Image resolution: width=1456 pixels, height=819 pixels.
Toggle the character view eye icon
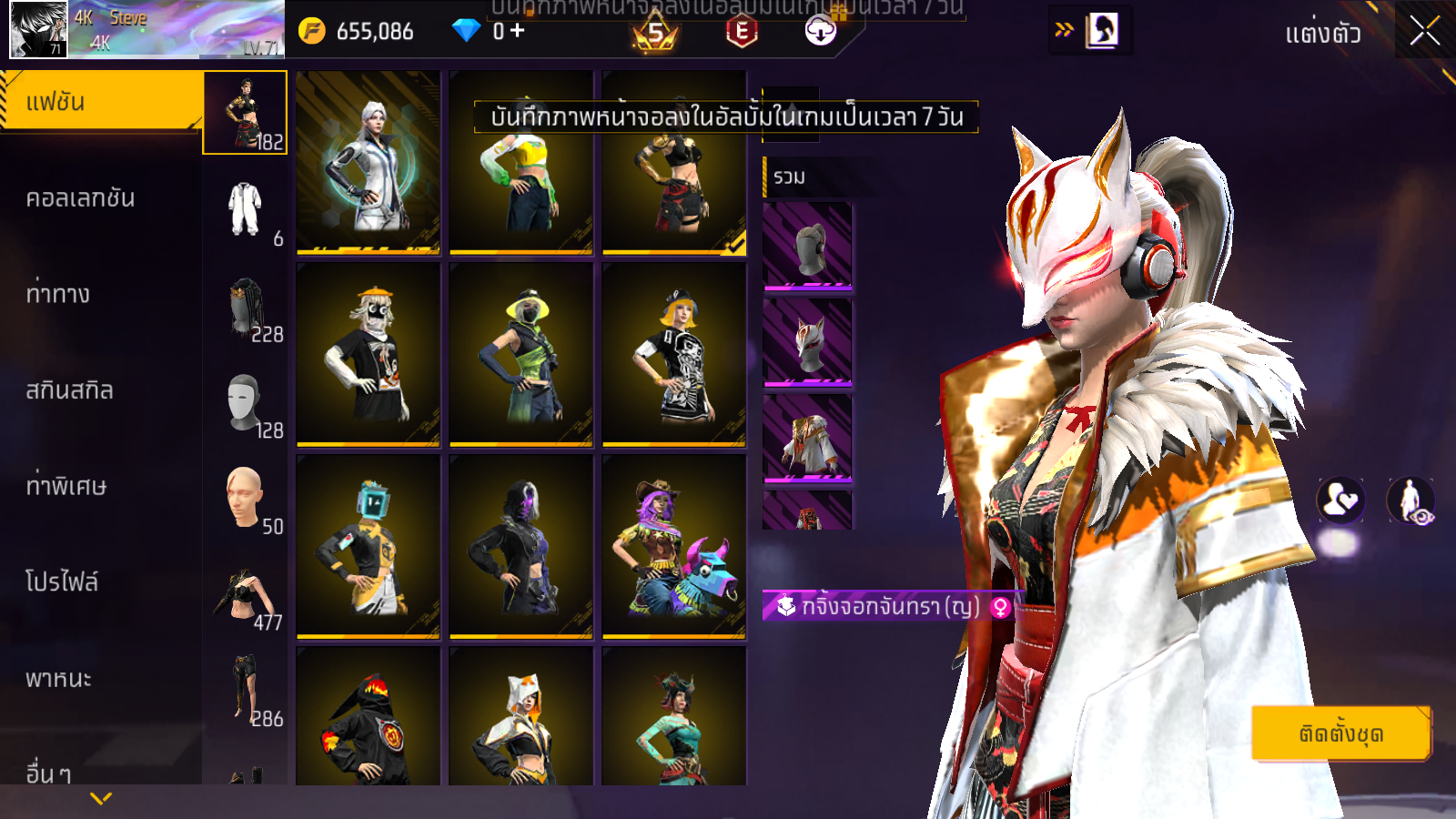(x=1410, y=500)
